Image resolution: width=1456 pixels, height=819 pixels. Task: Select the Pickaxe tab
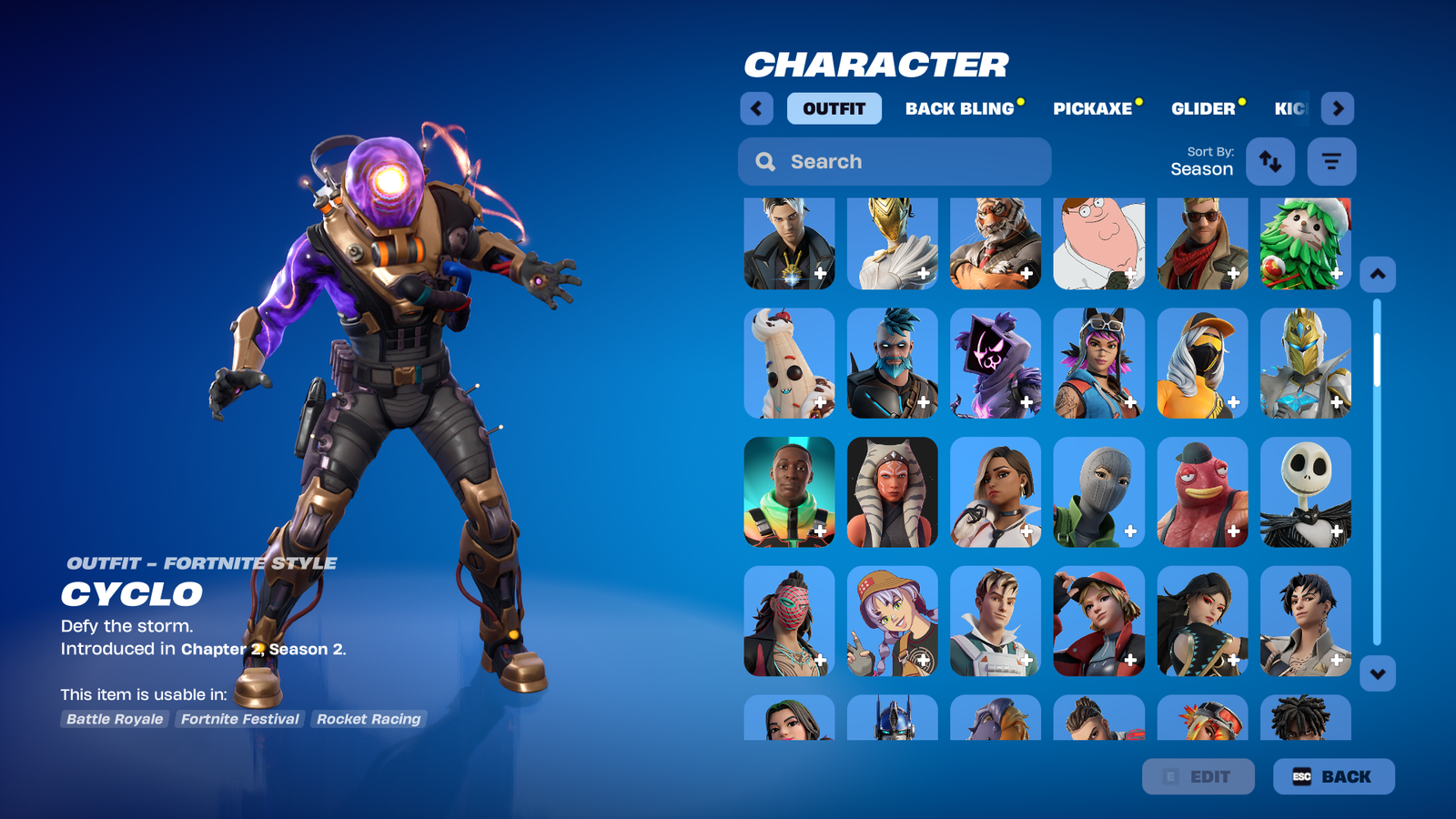point(1092,108)
